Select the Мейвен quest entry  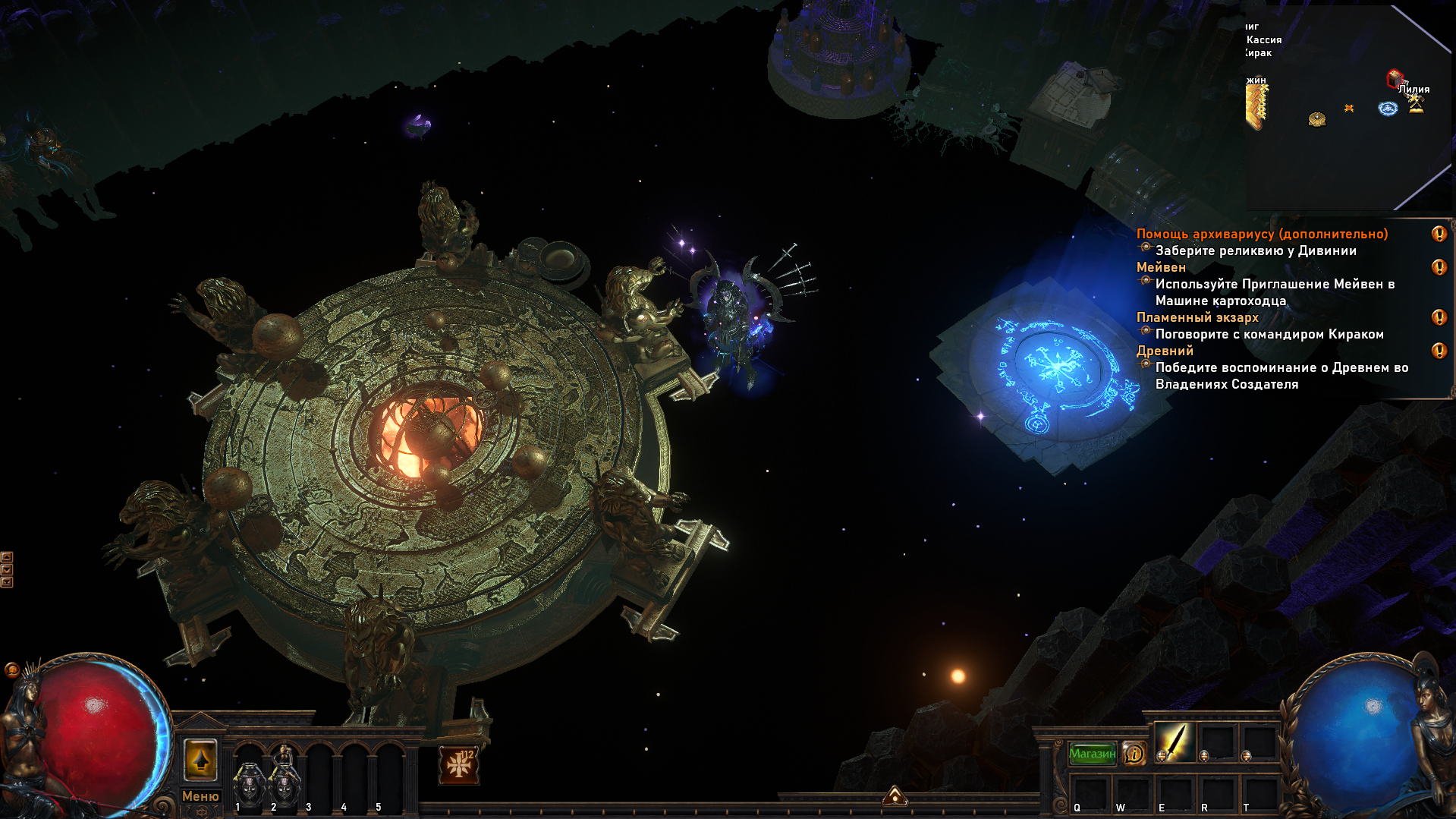point(1161,267)
